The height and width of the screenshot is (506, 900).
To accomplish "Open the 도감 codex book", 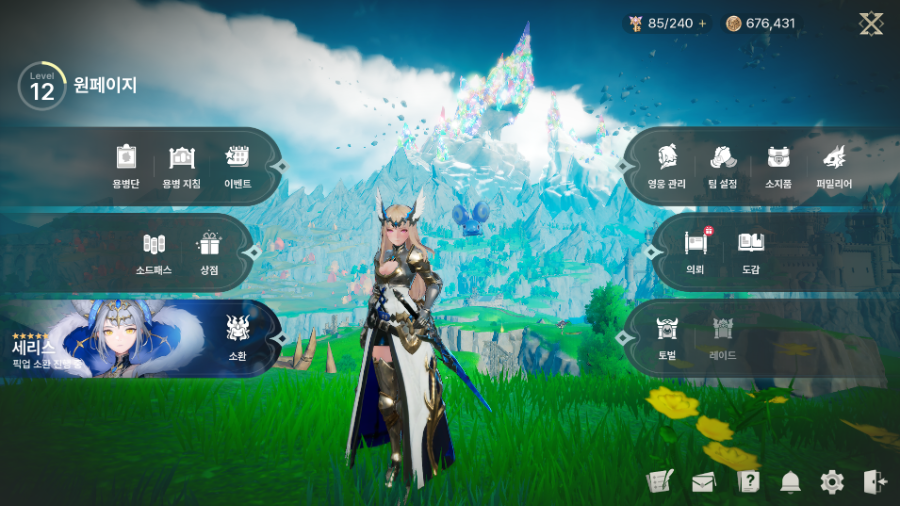I will 751,252.
